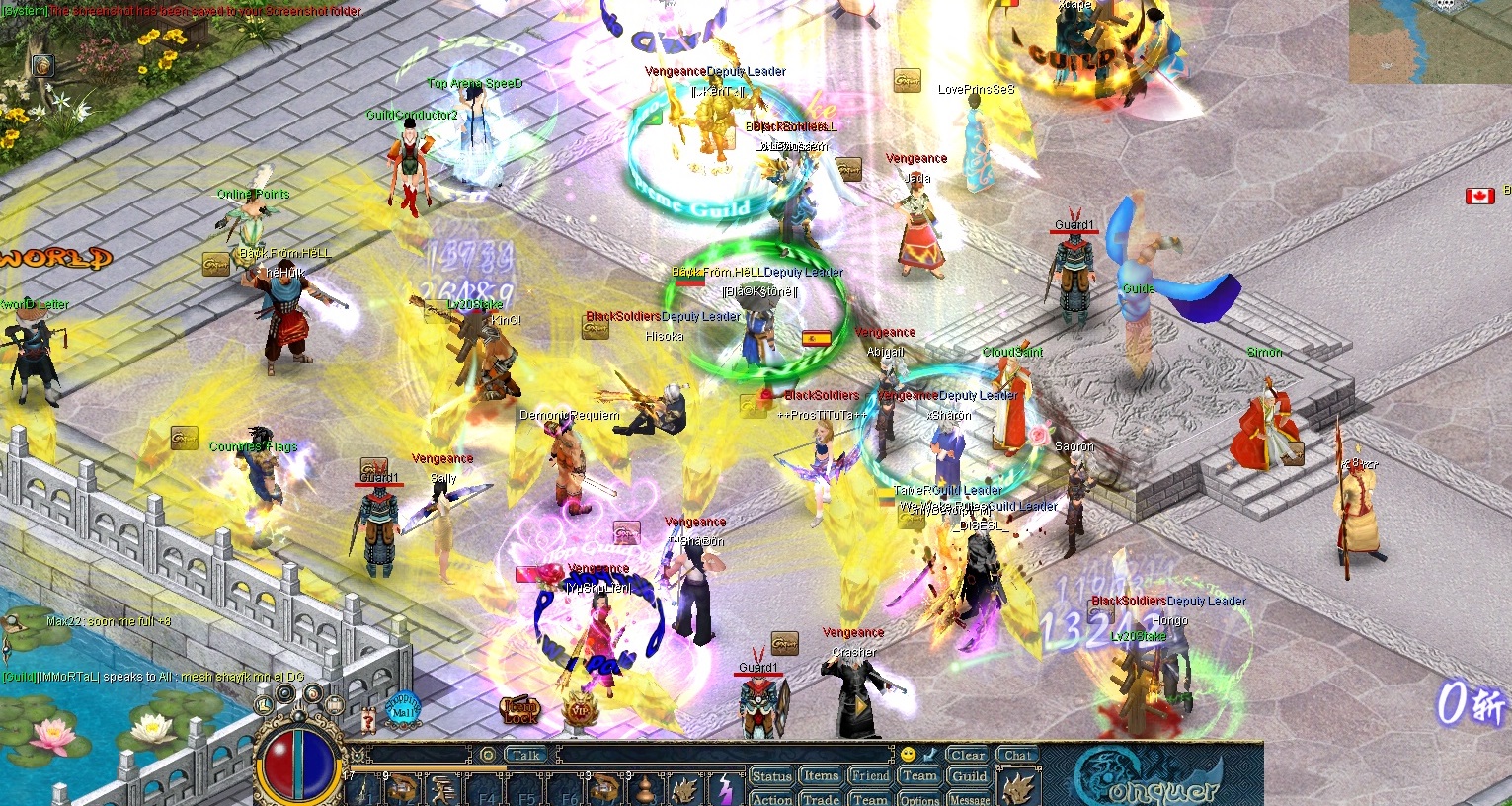Use the gourd potion in the hotkey bar
The image size is (1512, 806).
(644, 792)
